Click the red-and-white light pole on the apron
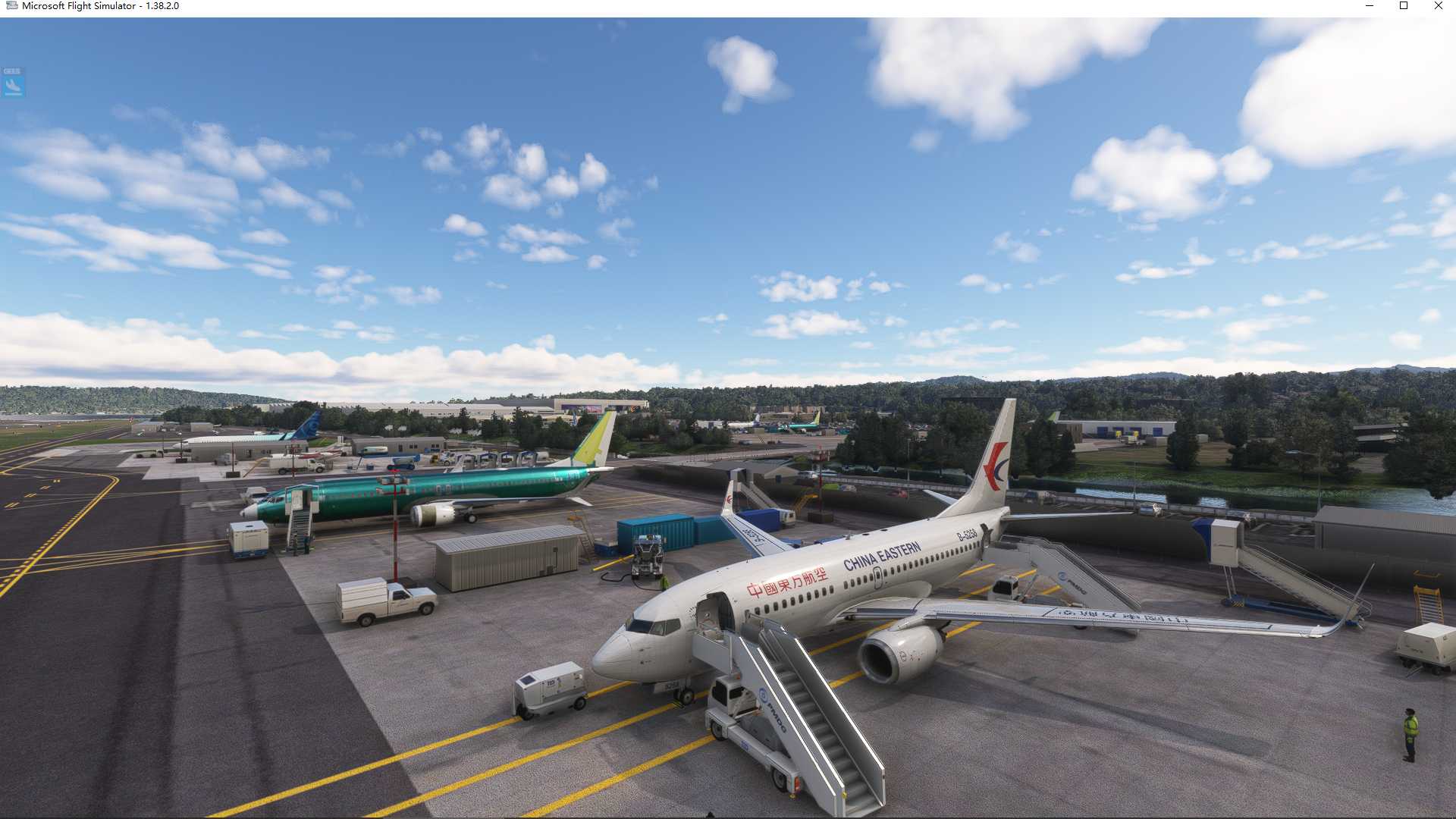Viewport: 1456px width, 819px height. pos(394,523)
